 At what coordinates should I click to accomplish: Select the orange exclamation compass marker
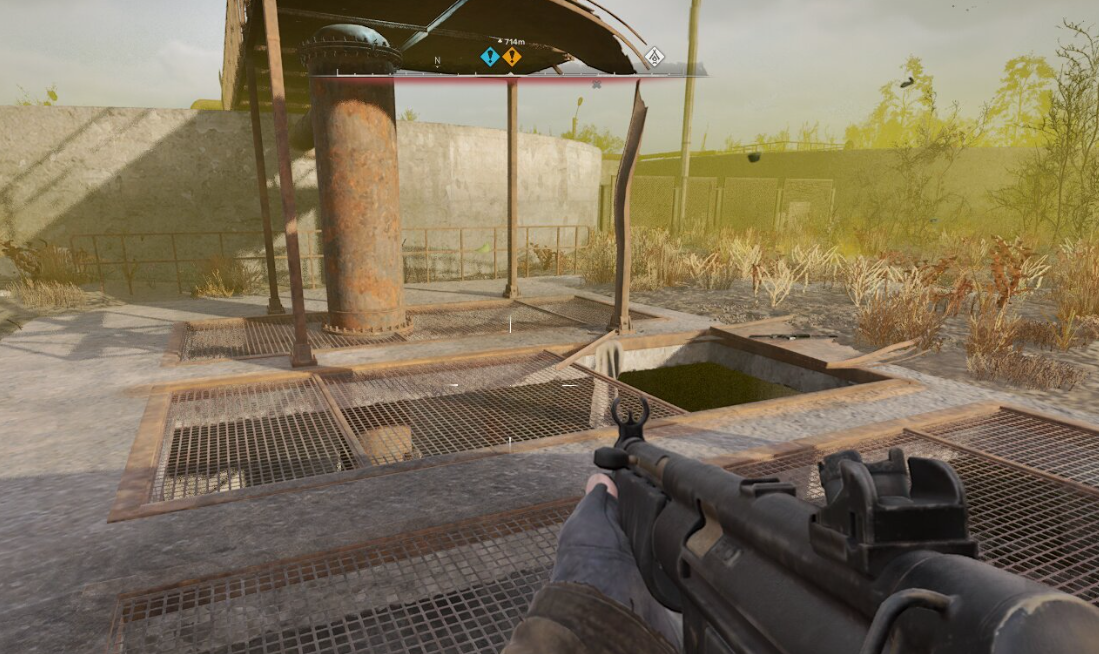pyautogui.click(x=512, y=57)
